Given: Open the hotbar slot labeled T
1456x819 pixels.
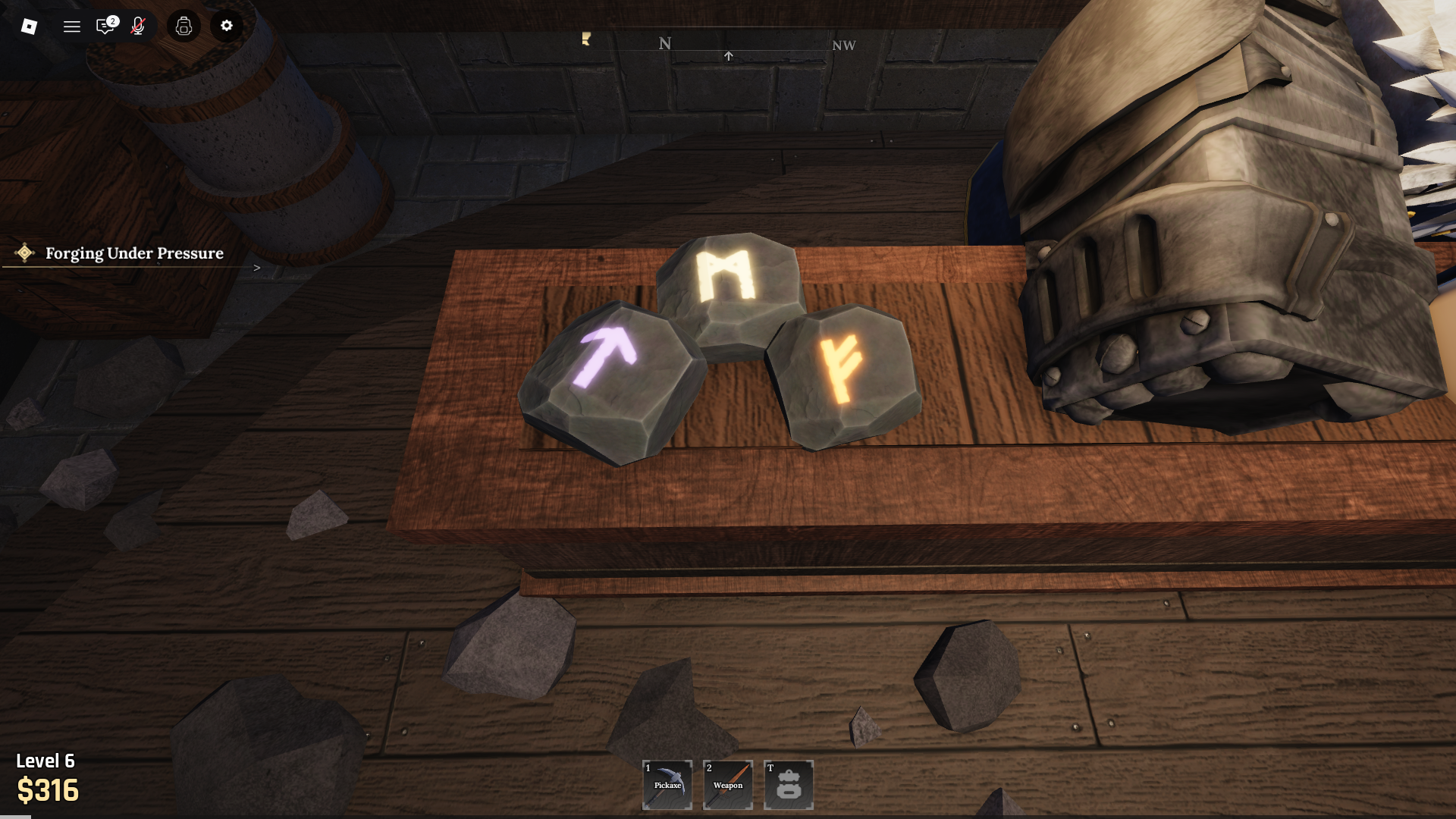Looking at the screenshot, I should pyautogui.click(x=788, y=784).
